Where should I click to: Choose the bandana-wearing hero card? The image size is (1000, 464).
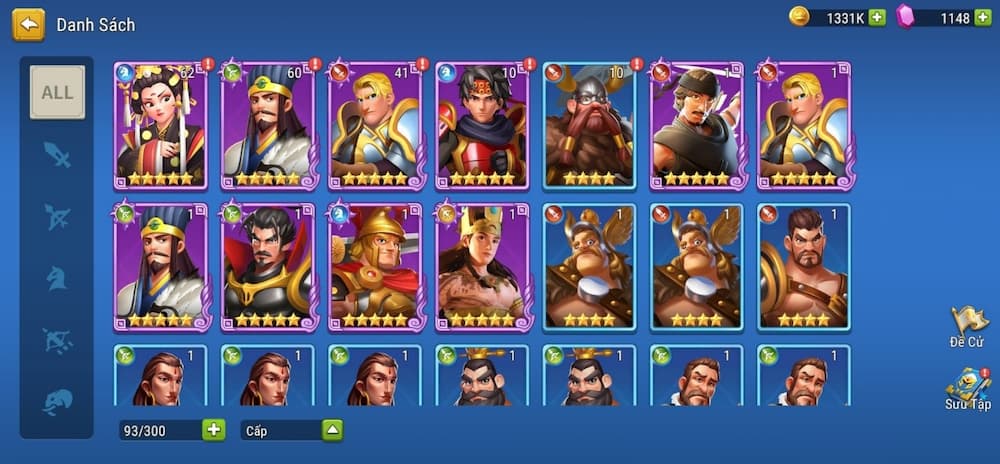pyautogui.click(x=697, y=125)
